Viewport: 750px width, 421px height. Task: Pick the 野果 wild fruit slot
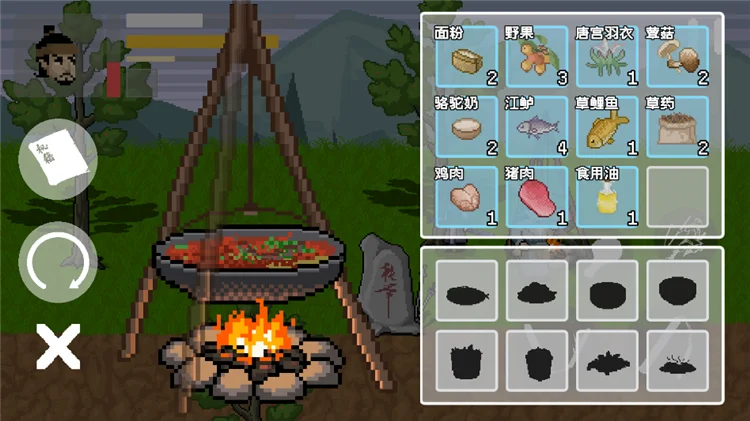pyautogui.click(x=536, y=57)
